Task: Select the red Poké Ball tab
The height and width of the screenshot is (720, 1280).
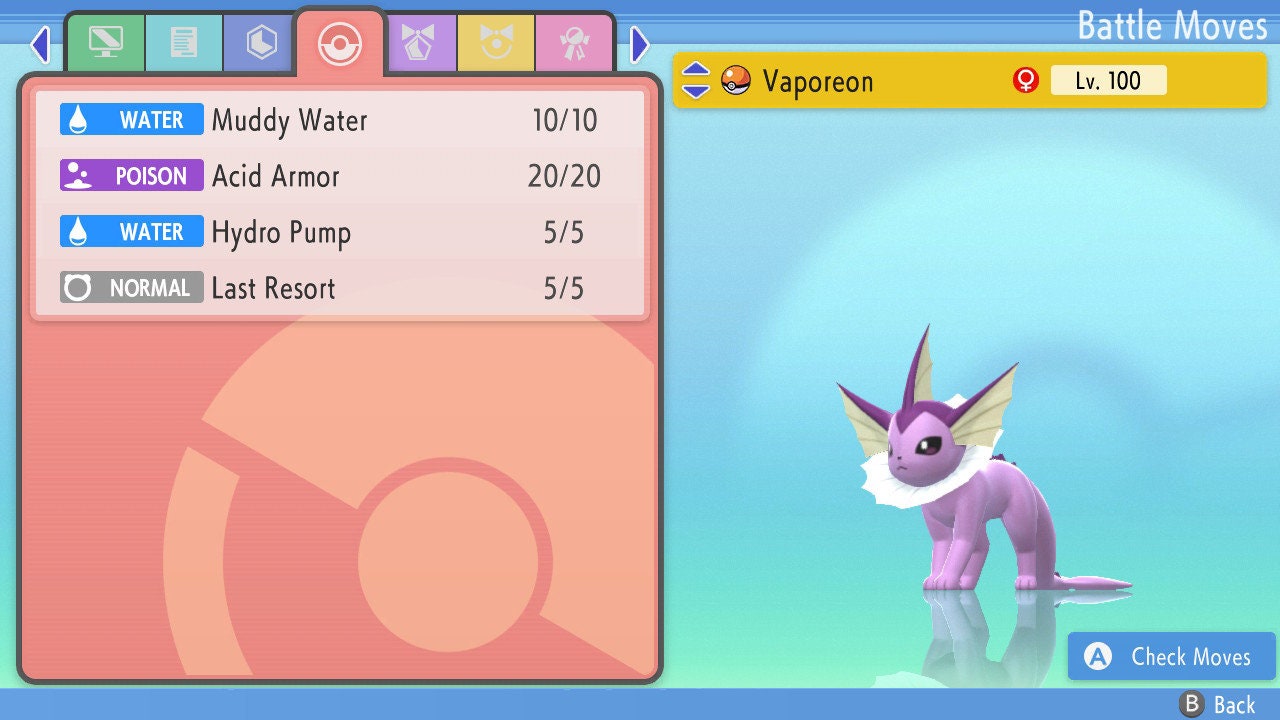Action: click(x=339, y=43)
